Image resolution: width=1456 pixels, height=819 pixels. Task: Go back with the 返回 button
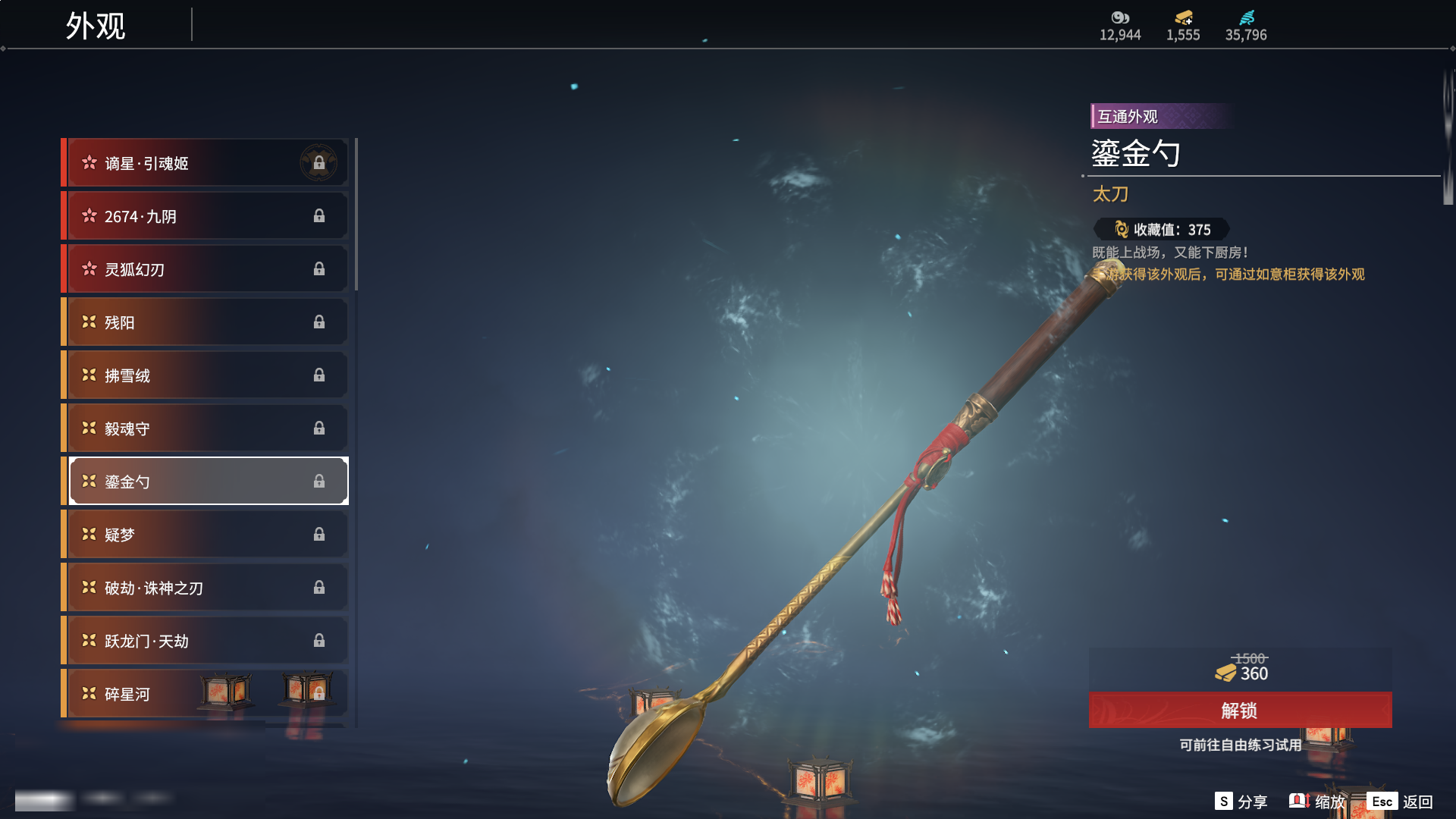1401,802
